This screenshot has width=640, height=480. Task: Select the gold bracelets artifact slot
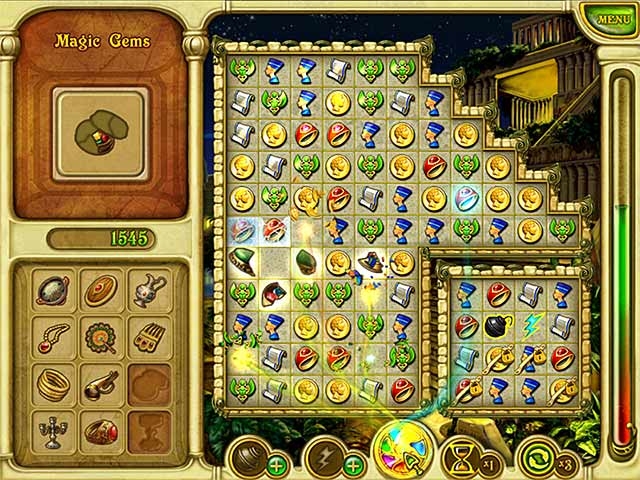pos(52,384)
